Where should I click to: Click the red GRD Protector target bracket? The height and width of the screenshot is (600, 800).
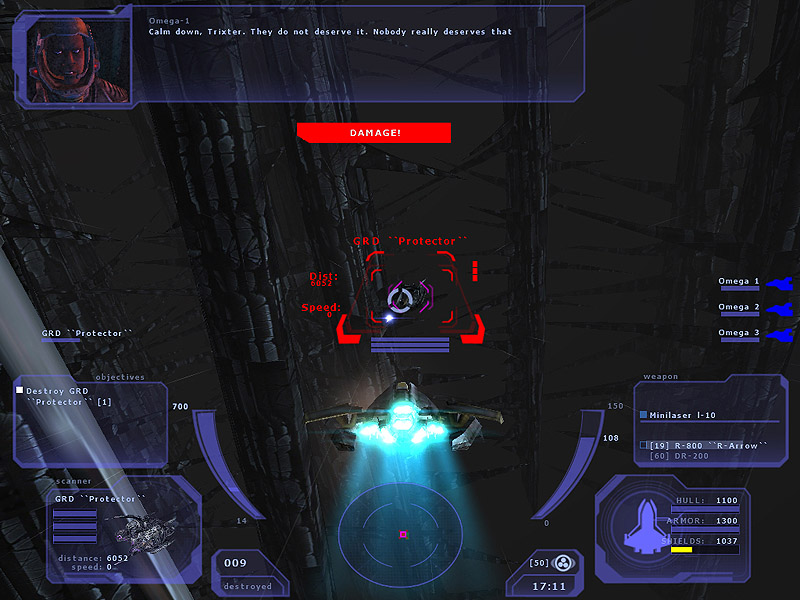tap(409, 295)
